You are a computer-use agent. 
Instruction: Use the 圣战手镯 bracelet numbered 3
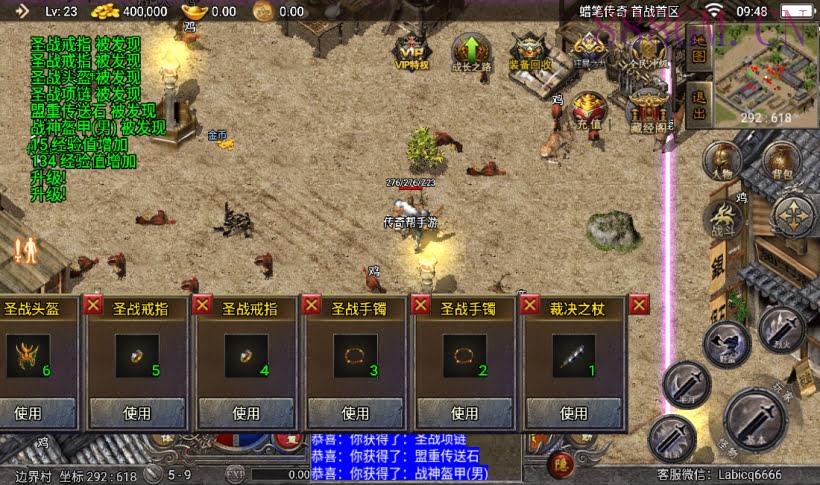pyautogui.click(x=355, y=412)
